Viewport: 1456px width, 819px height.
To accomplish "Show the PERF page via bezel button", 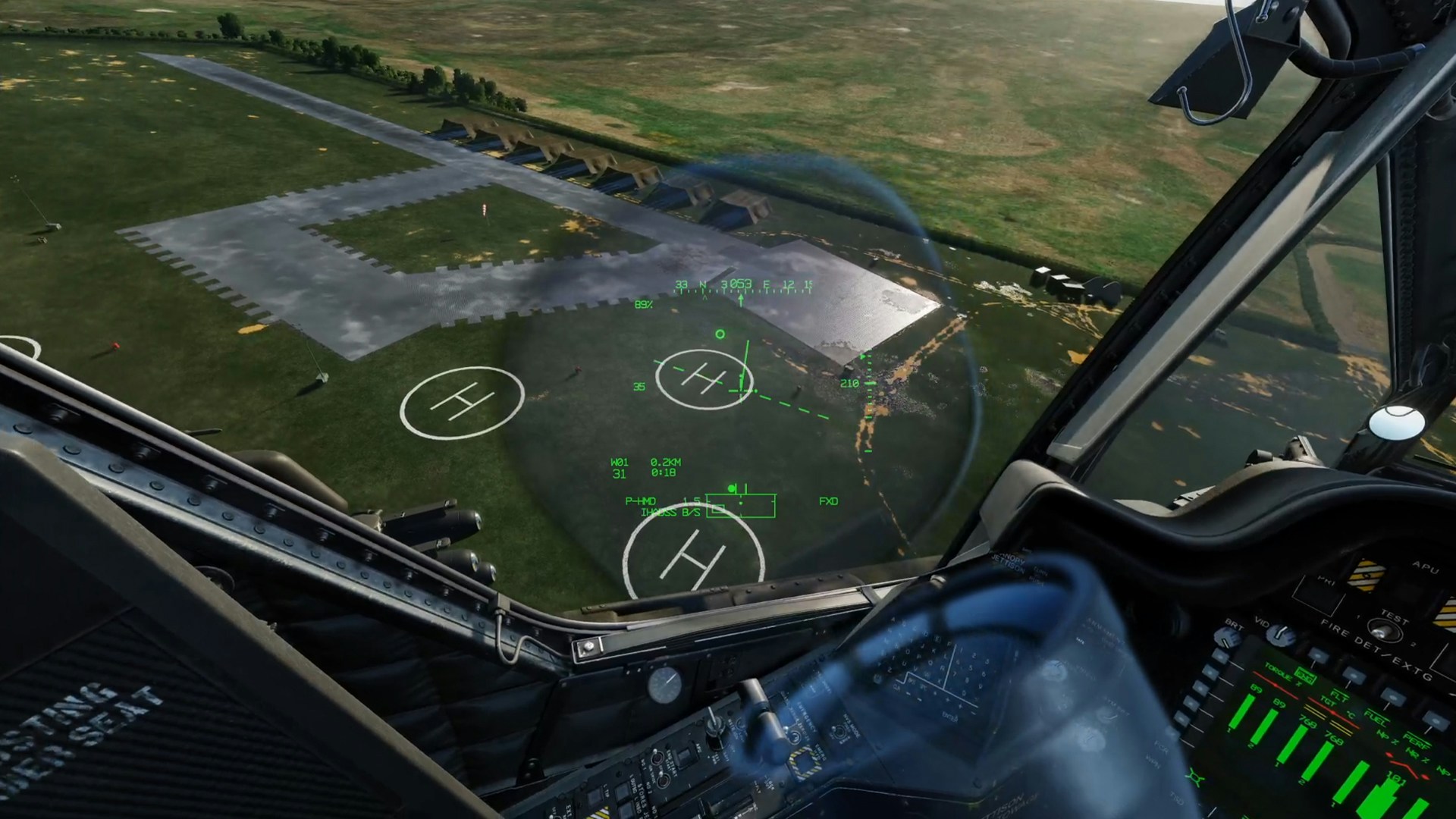I will [1434, 720].
